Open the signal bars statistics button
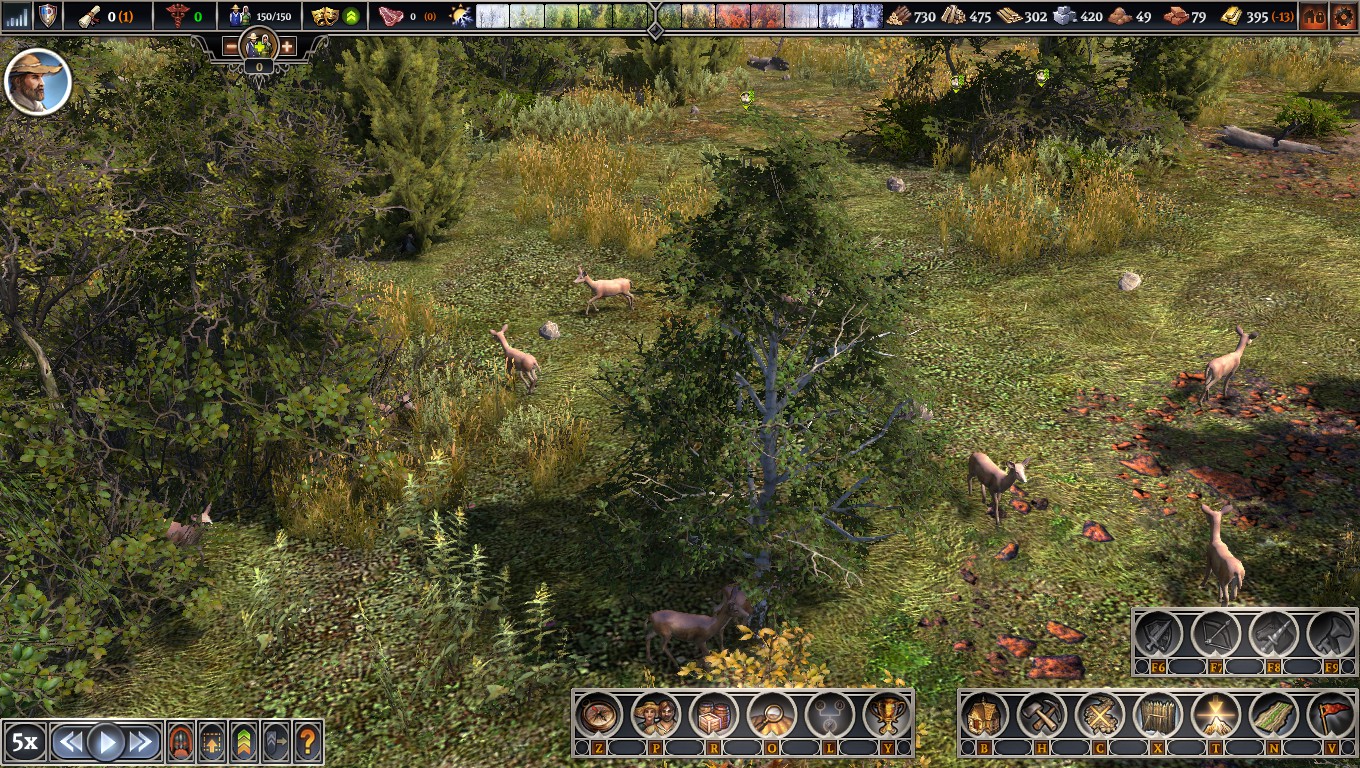1360x768 pixels. pos(17,16)
